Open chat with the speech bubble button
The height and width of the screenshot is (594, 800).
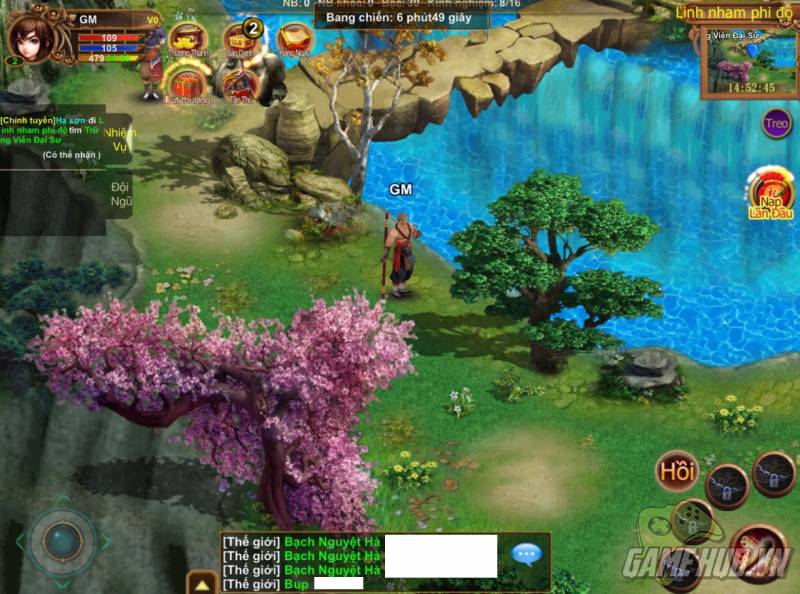point(526,553)
